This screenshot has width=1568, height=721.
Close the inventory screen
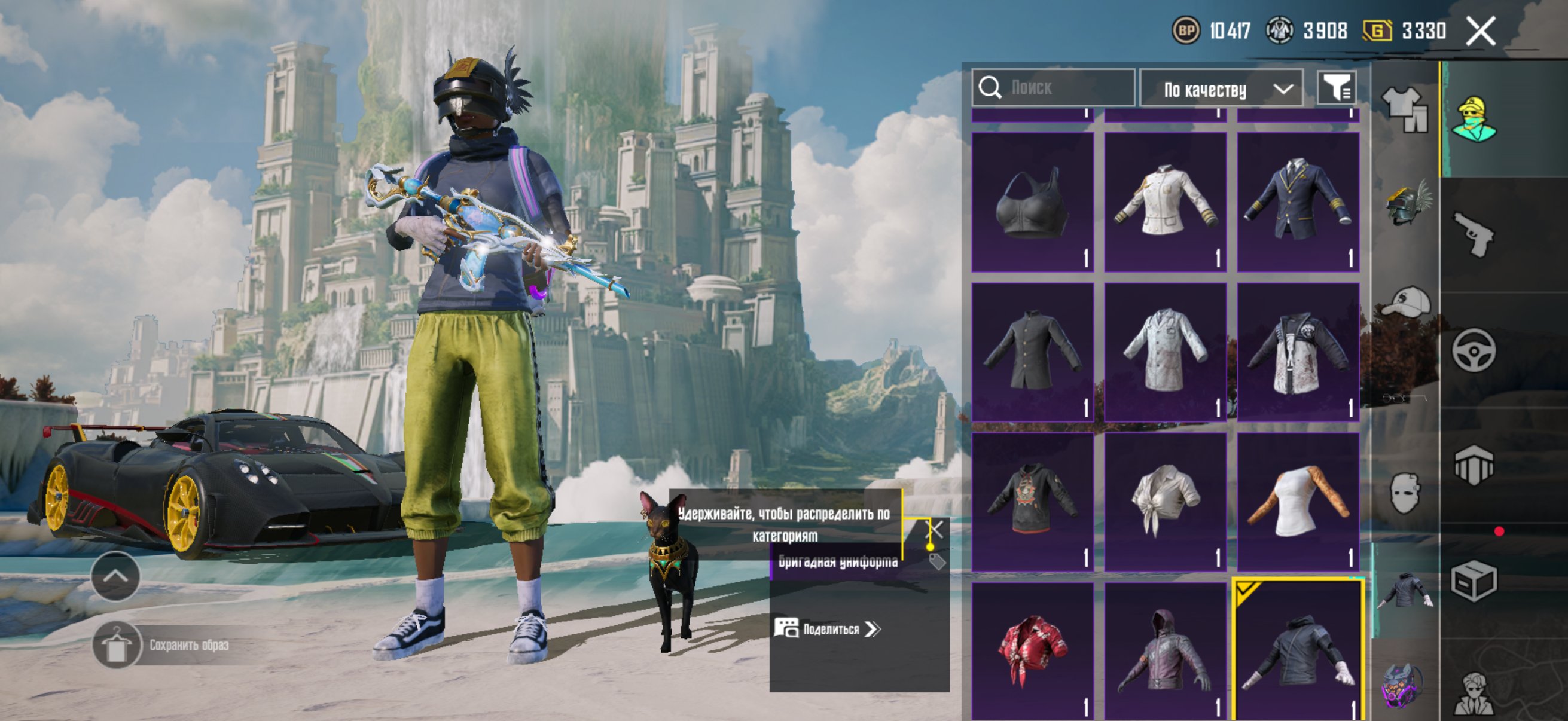(1480, 31)
